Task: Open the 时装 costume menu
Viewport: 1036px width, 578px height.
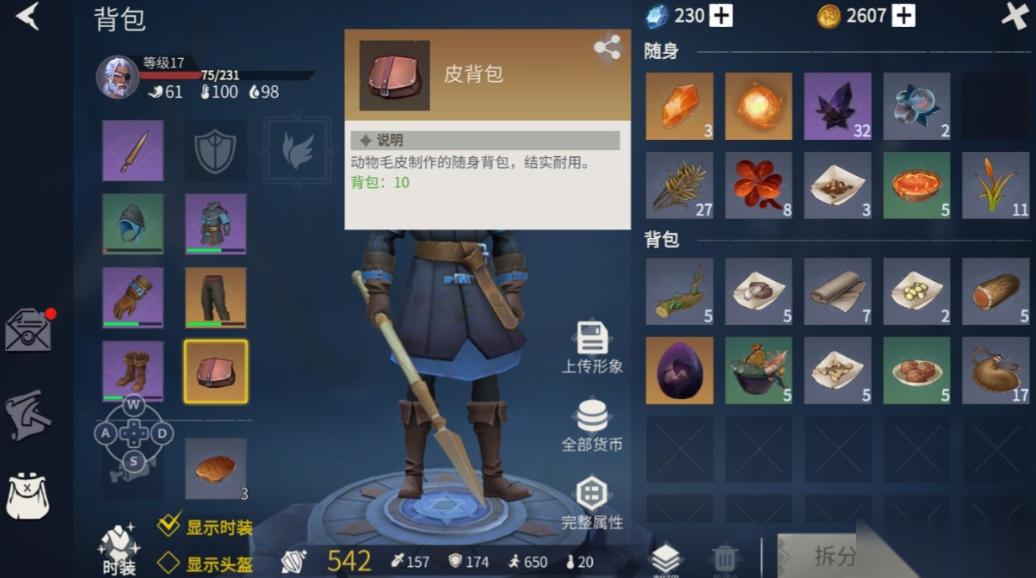Action: (x=118, y=550)
